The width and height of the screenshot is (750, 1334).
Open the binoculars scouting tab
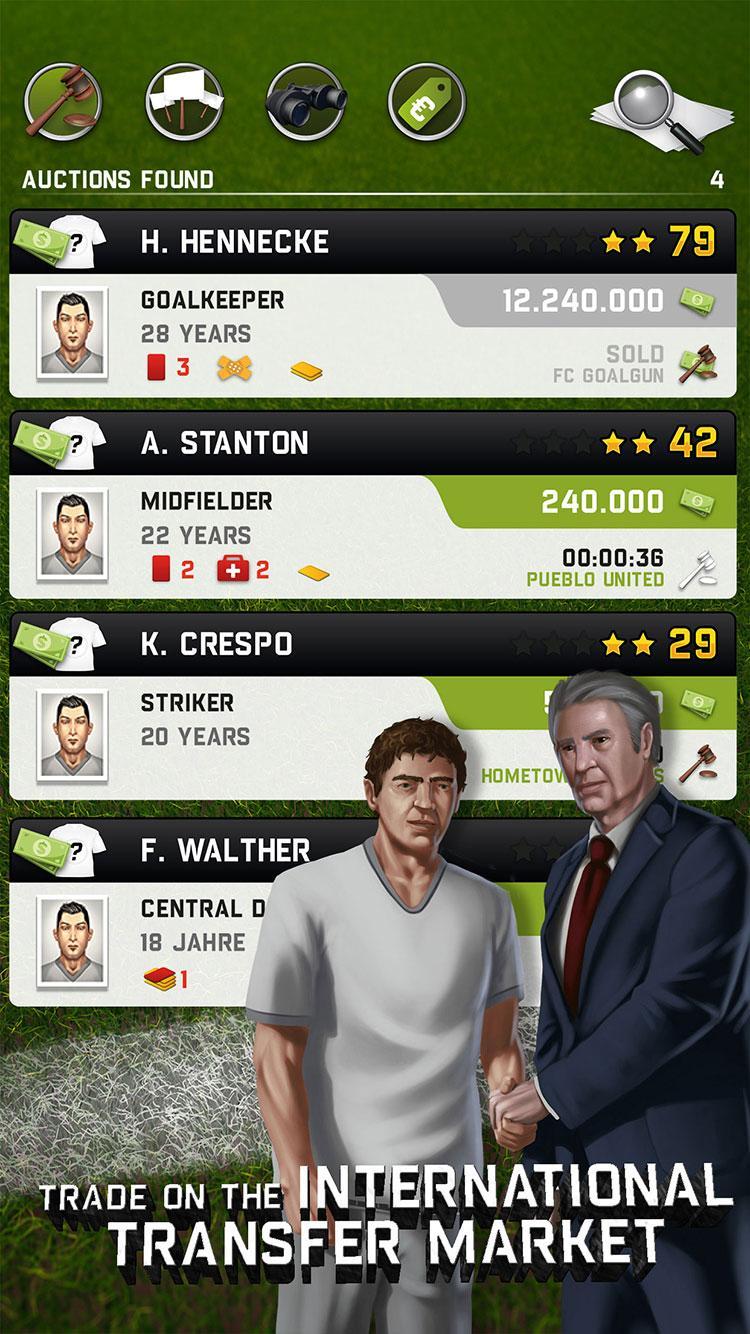tap(306, 101)
